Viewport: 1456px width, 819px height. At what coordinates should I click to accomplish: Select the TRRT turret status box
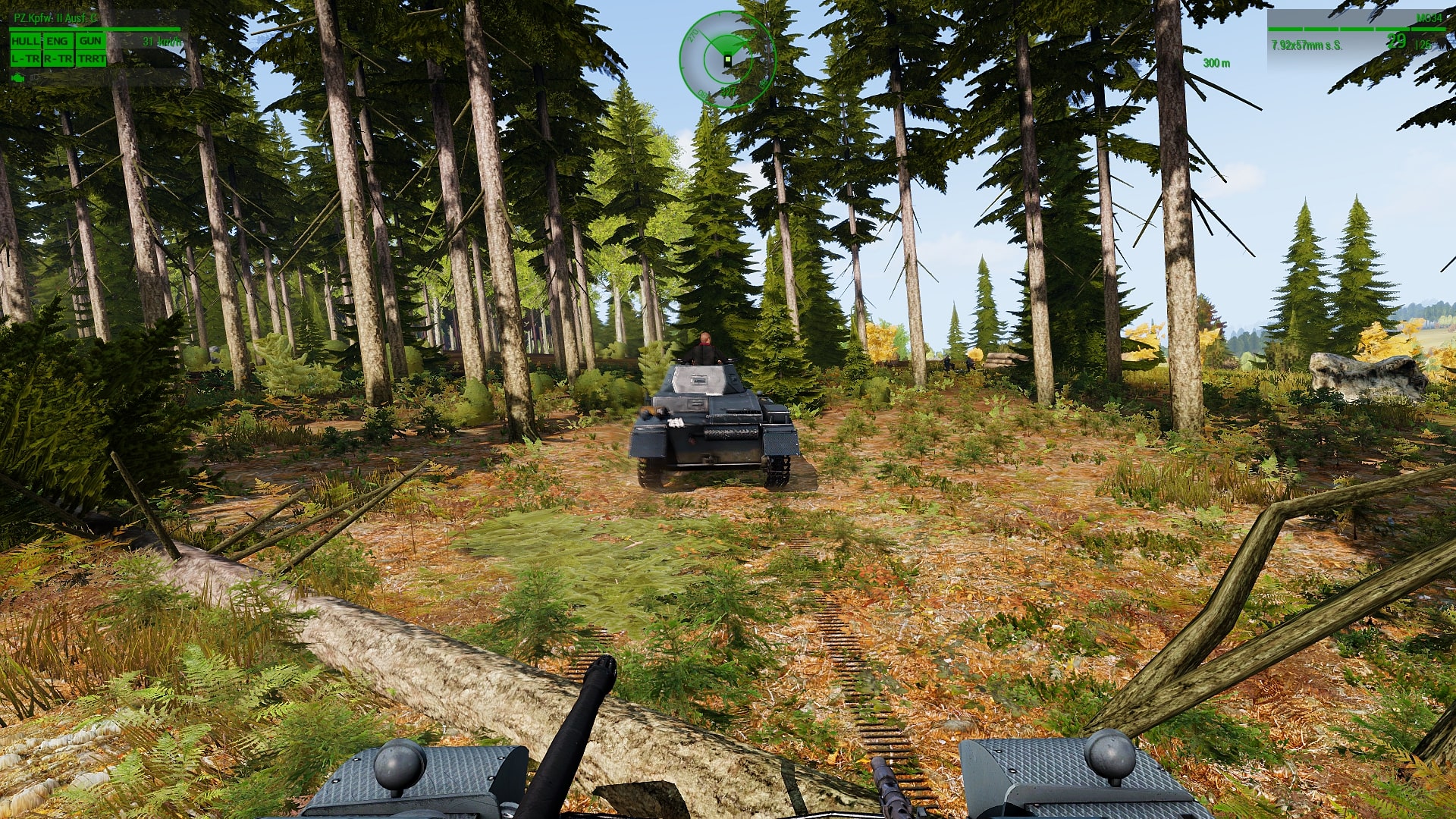tap(91, 58)
